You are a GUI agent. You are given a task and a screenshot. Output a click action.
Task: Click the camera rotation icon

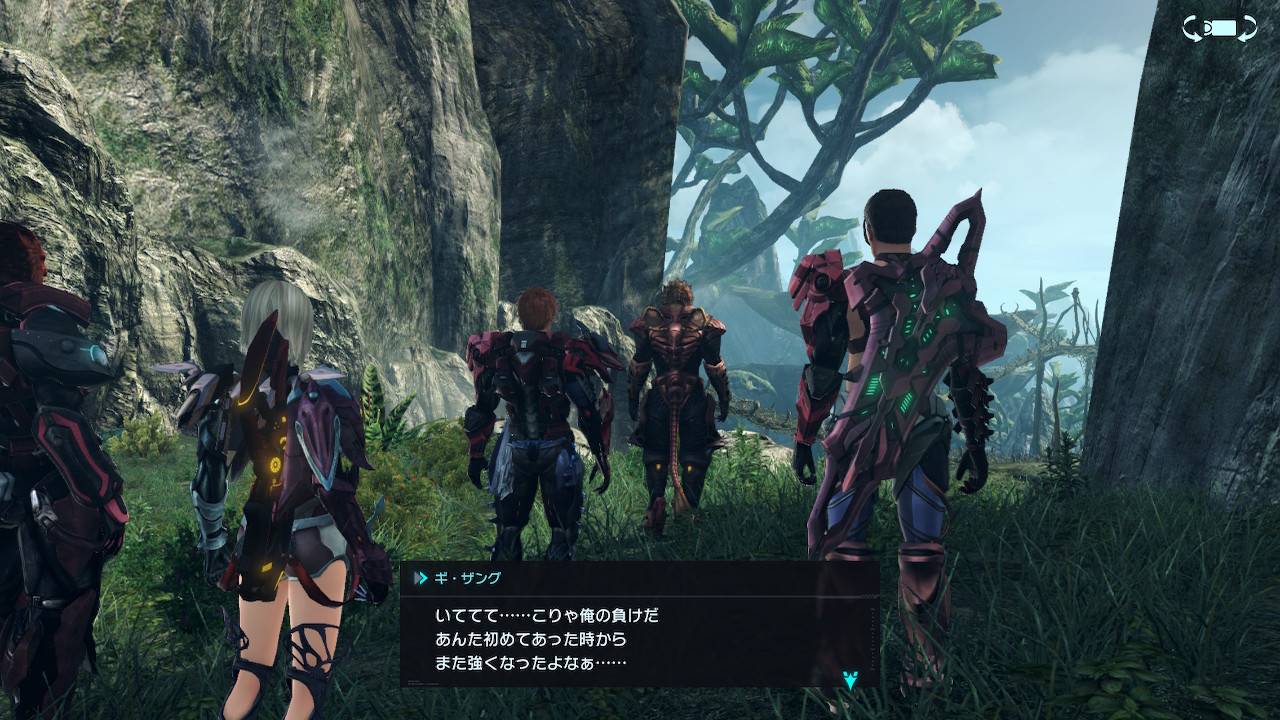[1219, 28]
